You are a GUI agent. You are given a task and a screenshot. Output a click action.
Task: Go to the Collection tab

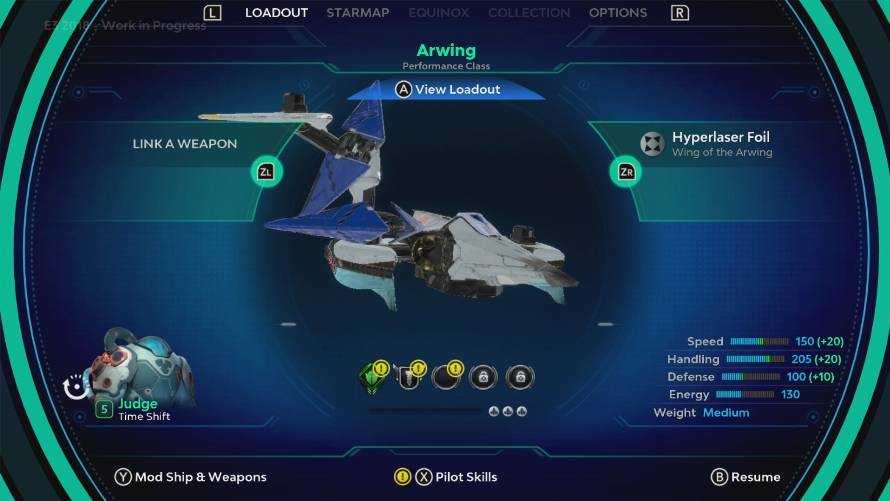coord(529,13)
